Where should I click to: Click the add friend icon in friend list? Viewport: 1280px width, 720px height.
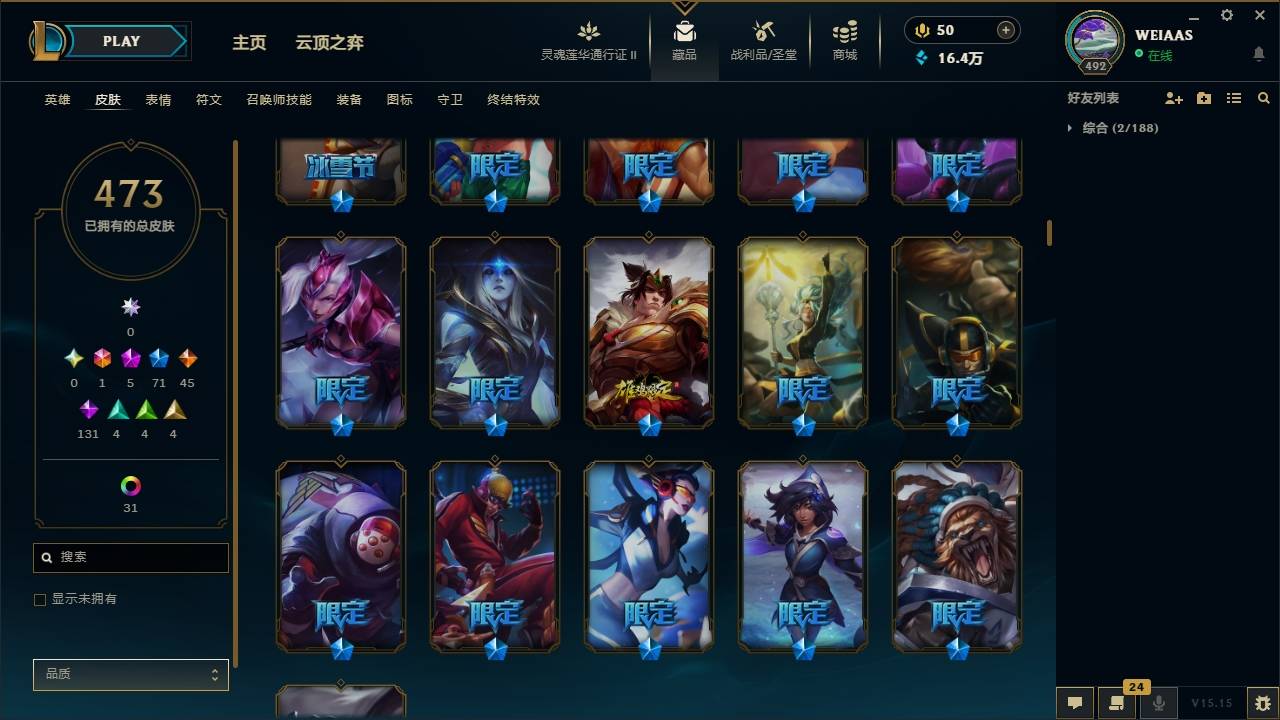1172,97
